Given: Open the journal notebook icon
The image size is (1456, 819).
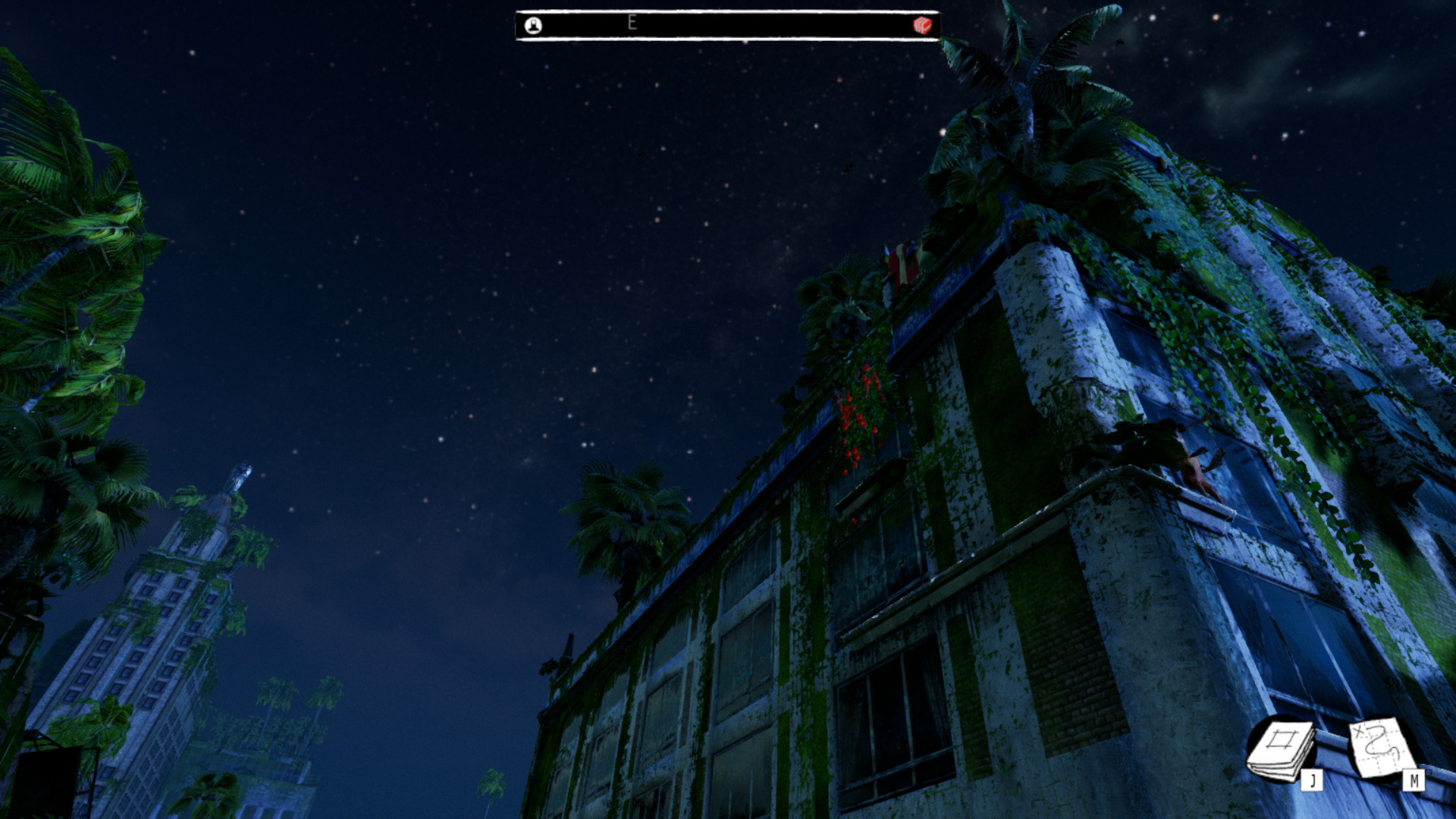Looking at the screenshot, I should (1282, 749).
